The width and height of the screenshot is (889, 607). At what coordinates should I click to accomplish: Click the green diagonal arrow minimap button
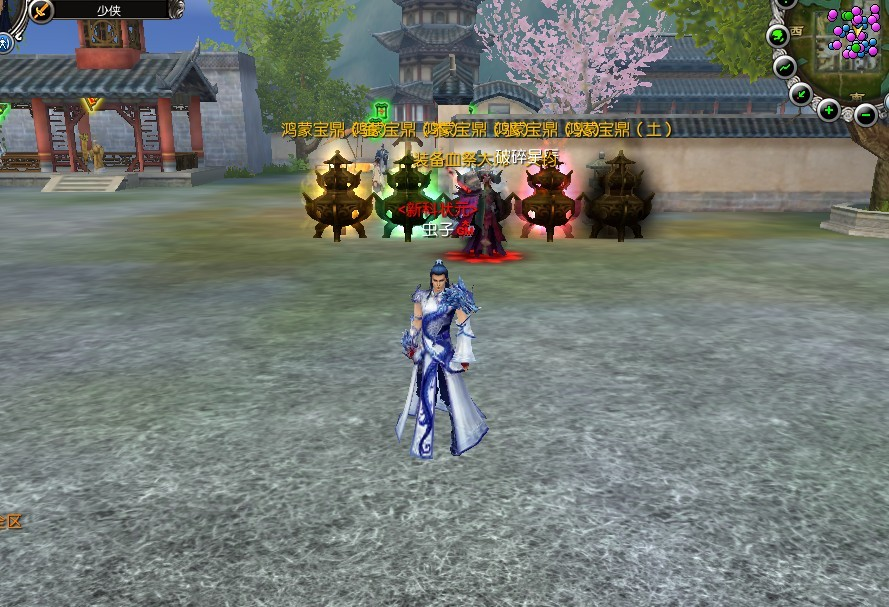tap(800, 93)
